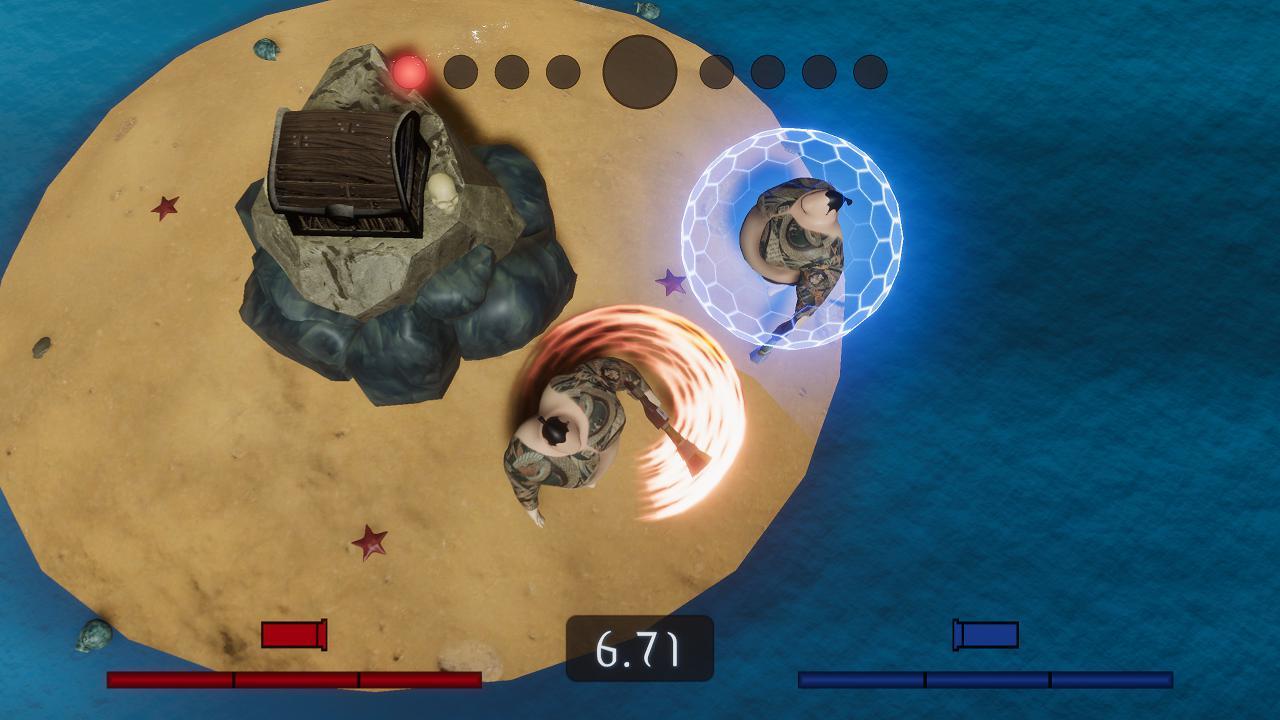Select the blue player's capsule icon
Viewport: 1280px width, 720px height.
point(984,634)
